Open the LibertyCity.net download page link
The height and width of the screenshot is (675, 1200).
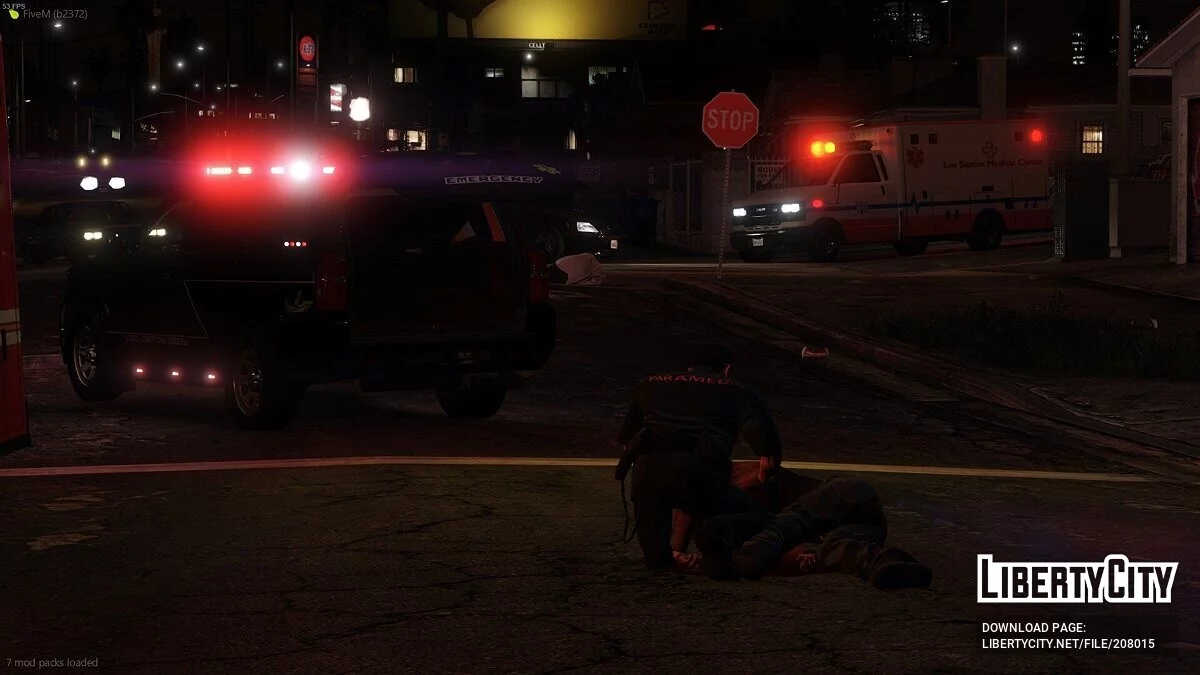point(1068,644)
